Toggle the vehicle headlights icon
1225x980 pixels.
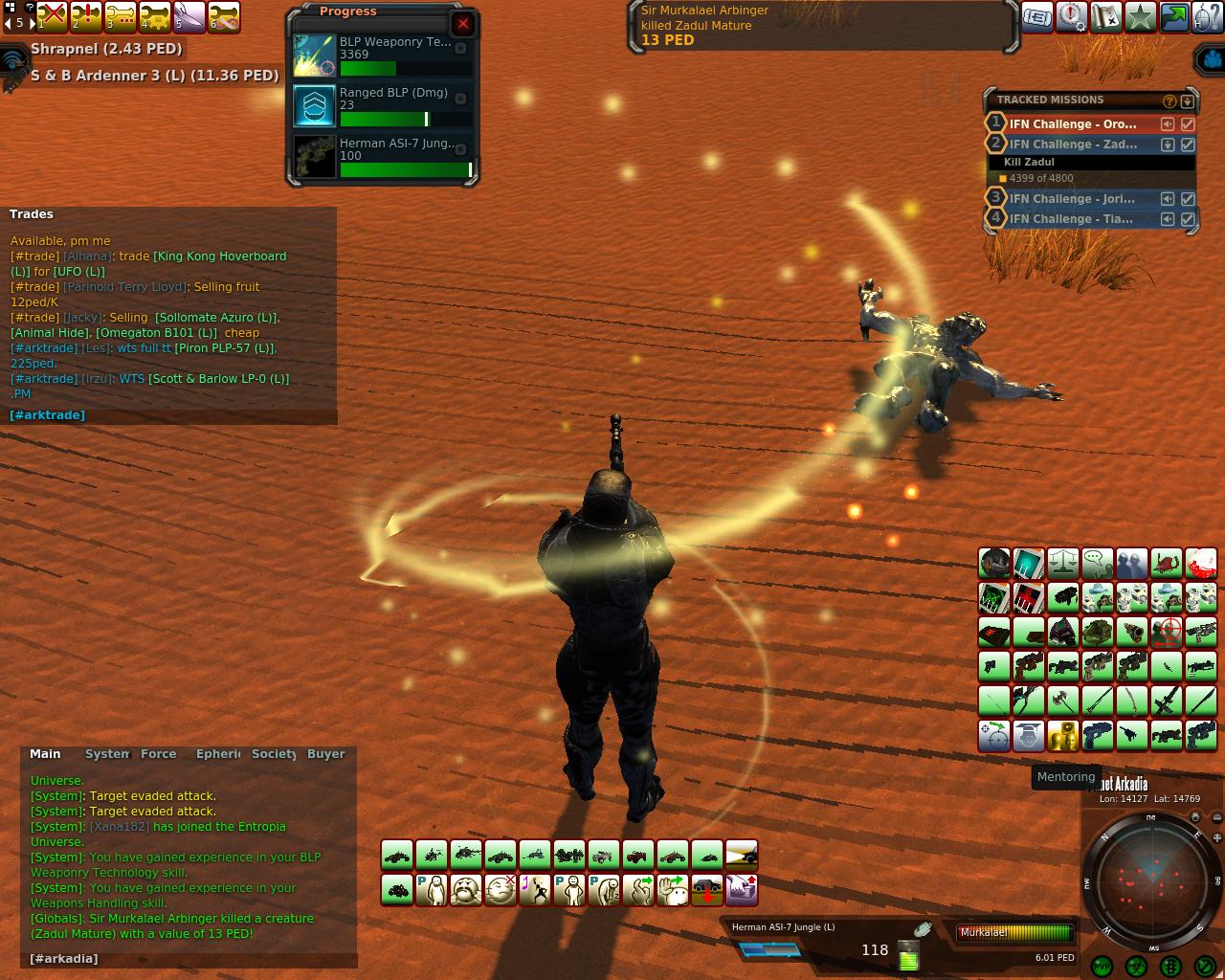[742, 855]
